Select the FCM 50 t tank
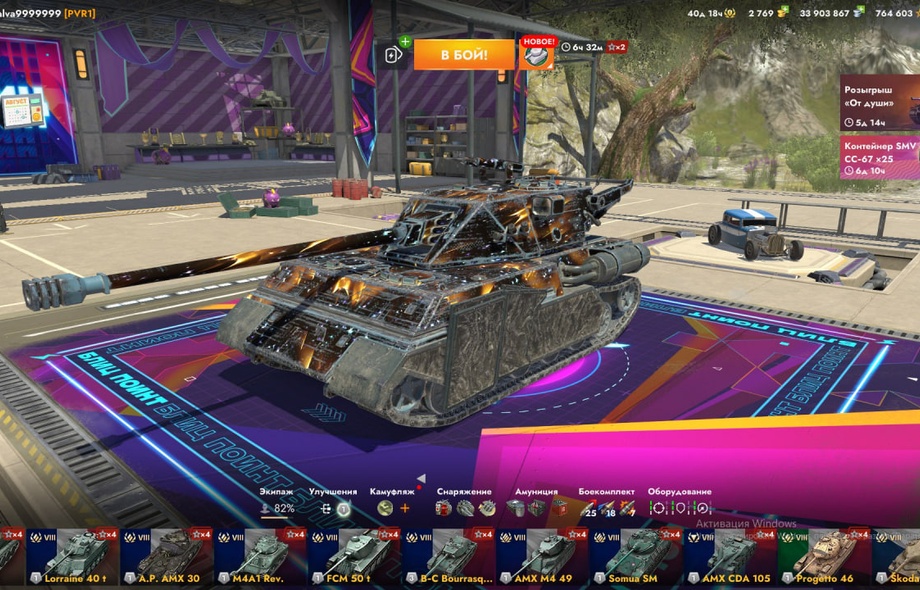The height and width of the screenshot is (590, 920). tap(354, 556)
